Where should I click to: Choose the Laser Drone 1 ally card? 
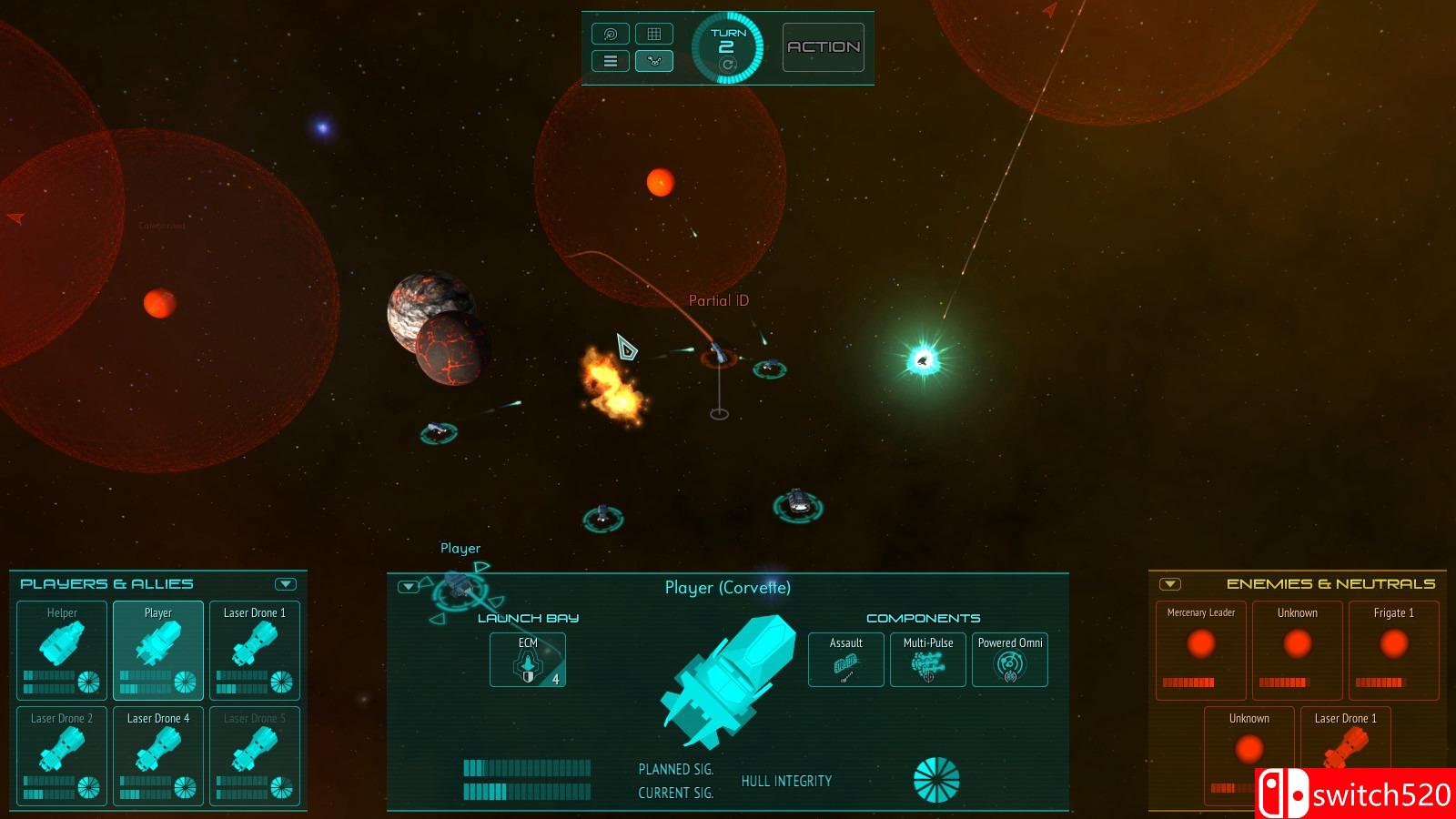(x=255, y=650)
